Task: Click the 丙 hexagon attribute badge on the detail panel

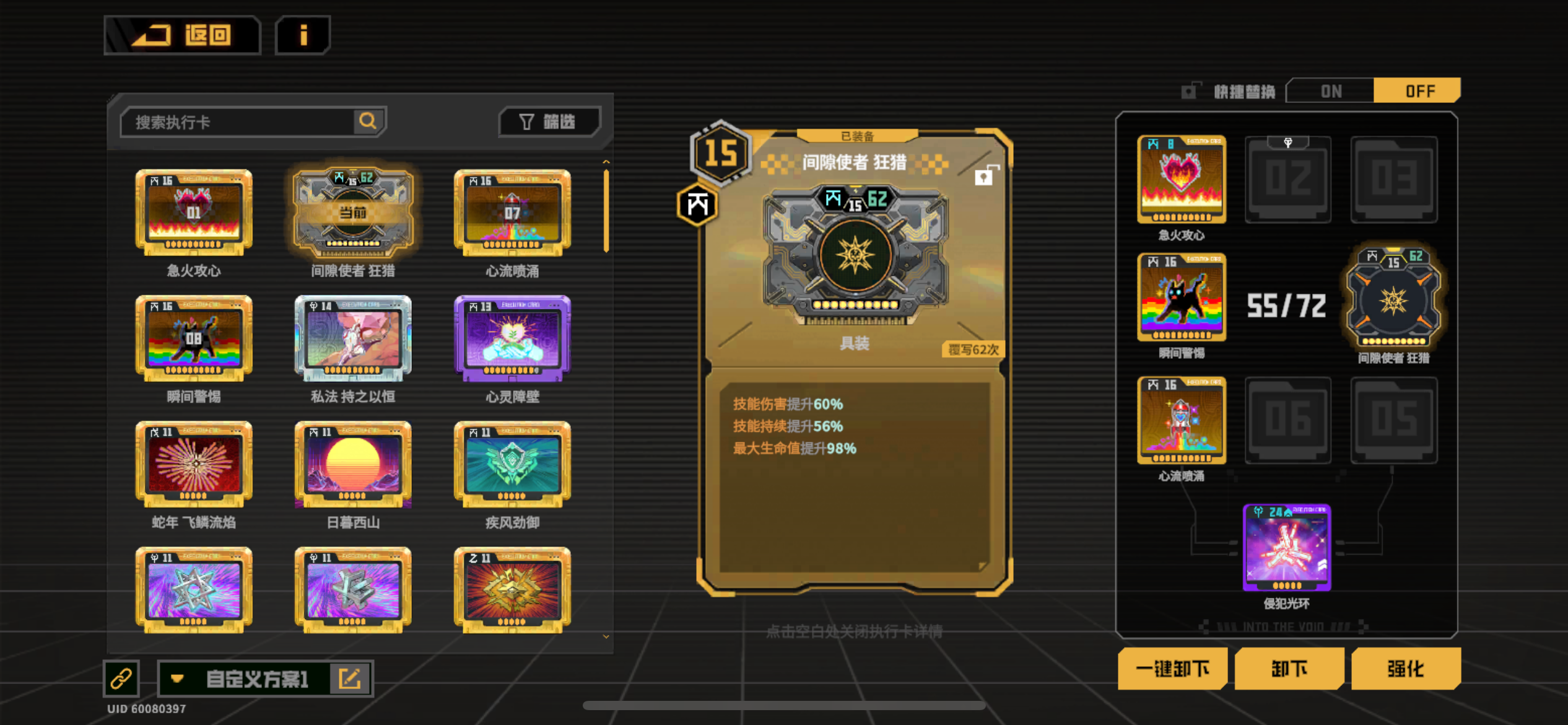Action: [x=696, y=204]
